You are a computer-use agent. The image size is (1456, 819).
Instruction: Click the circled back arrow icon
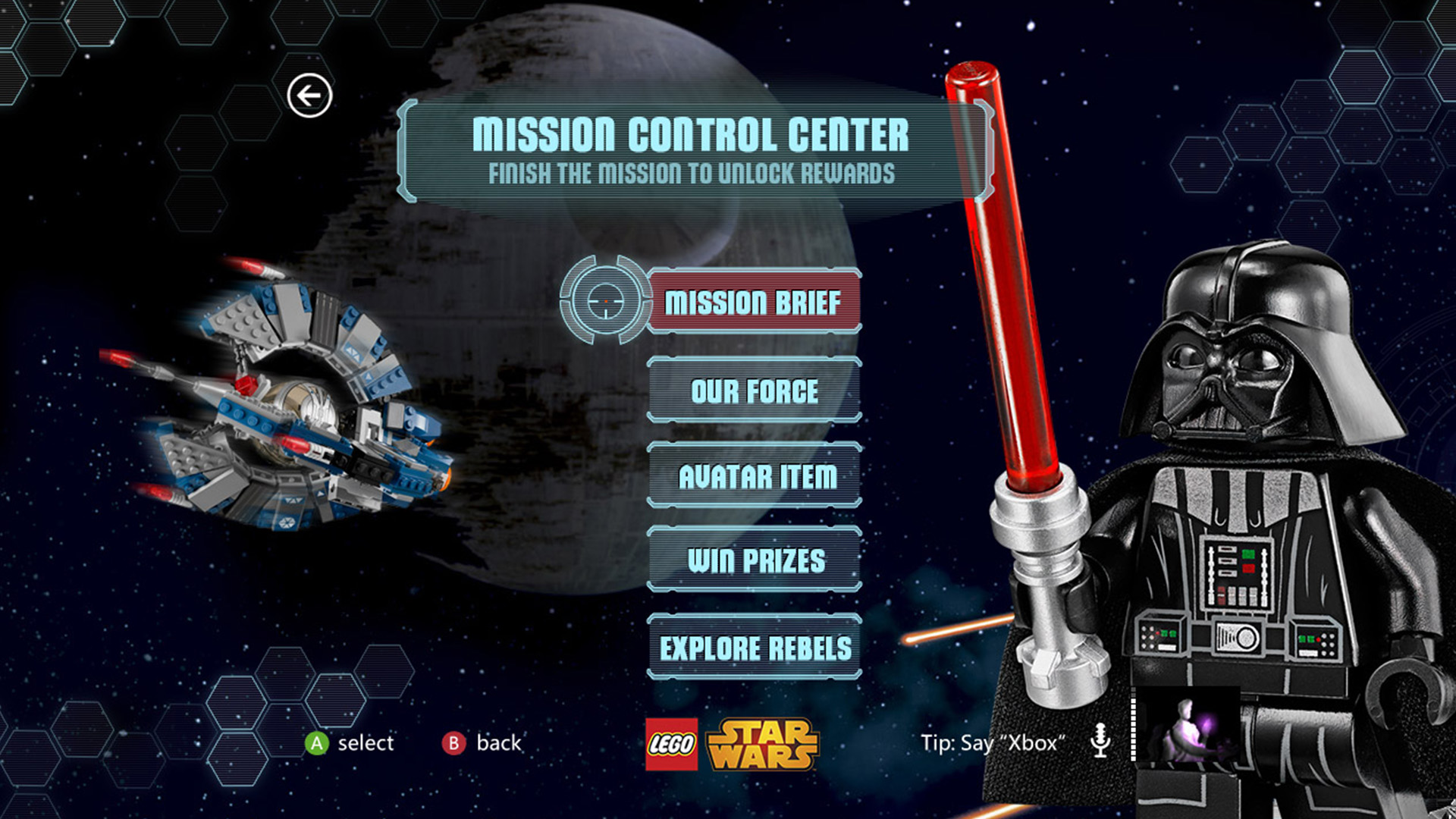click(x=309, y=96)
